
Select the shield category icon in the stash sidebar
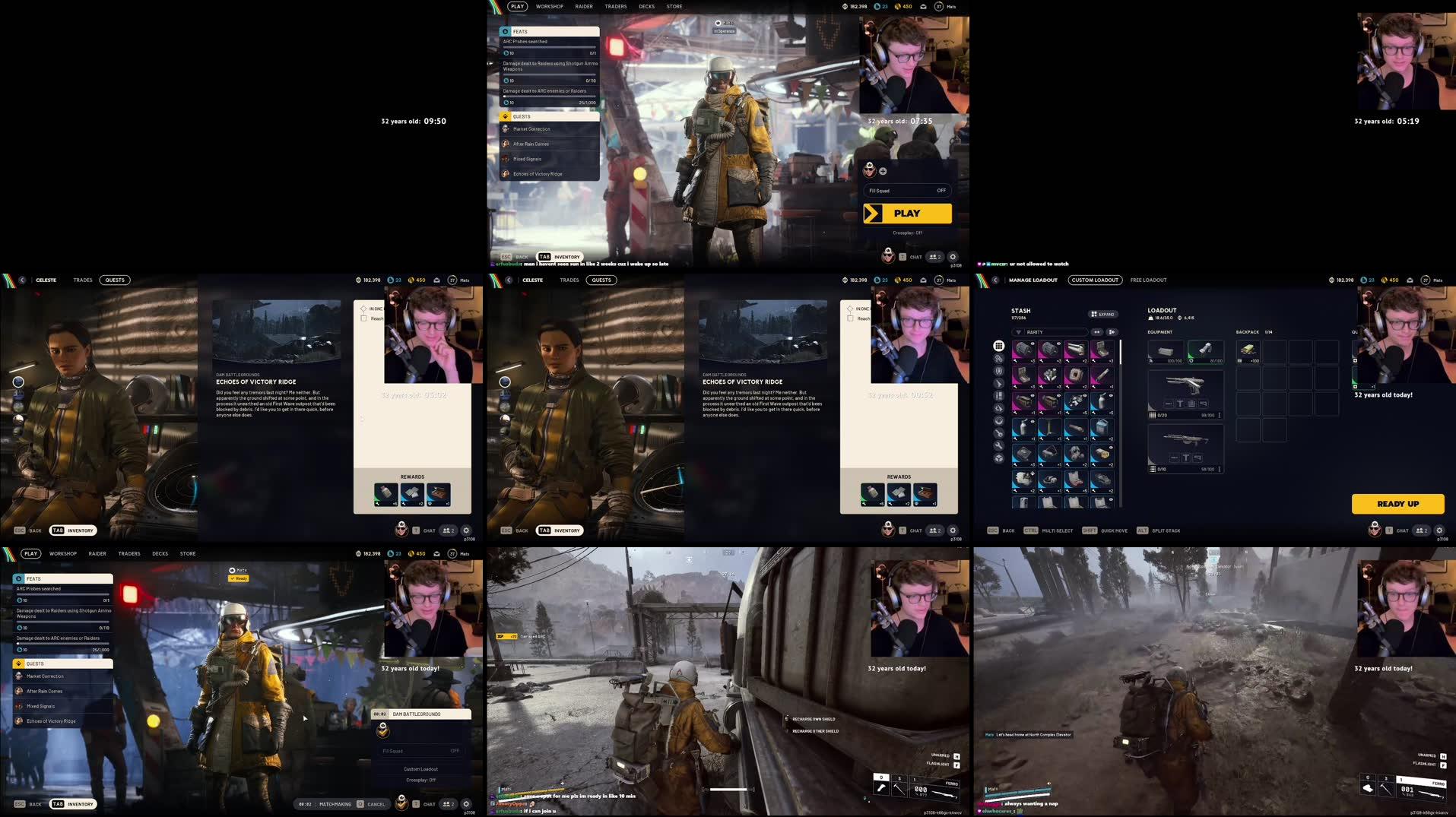click(x=998, y=371)
